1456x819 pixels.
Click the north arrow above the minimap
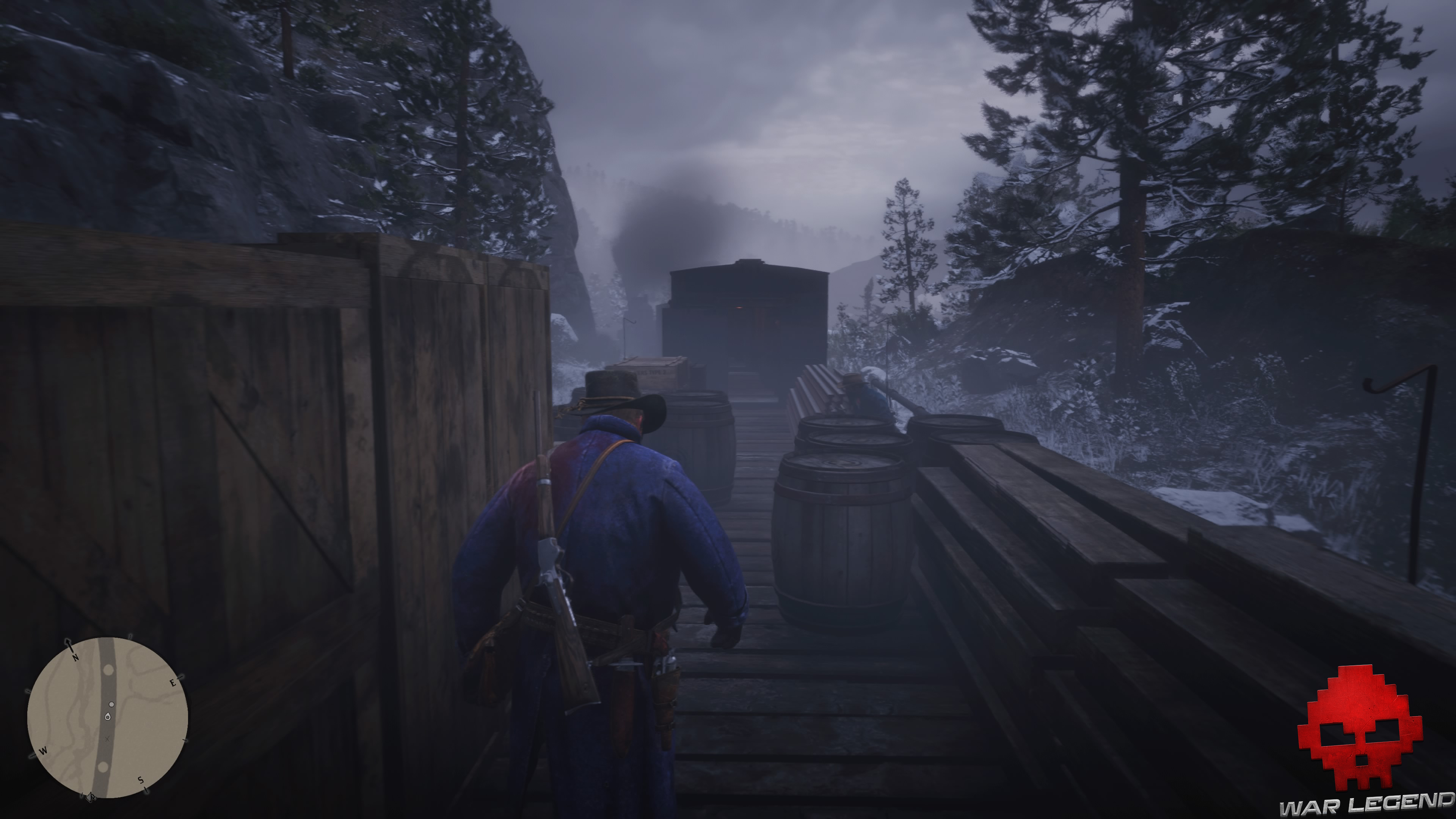[x=68, y=643]
